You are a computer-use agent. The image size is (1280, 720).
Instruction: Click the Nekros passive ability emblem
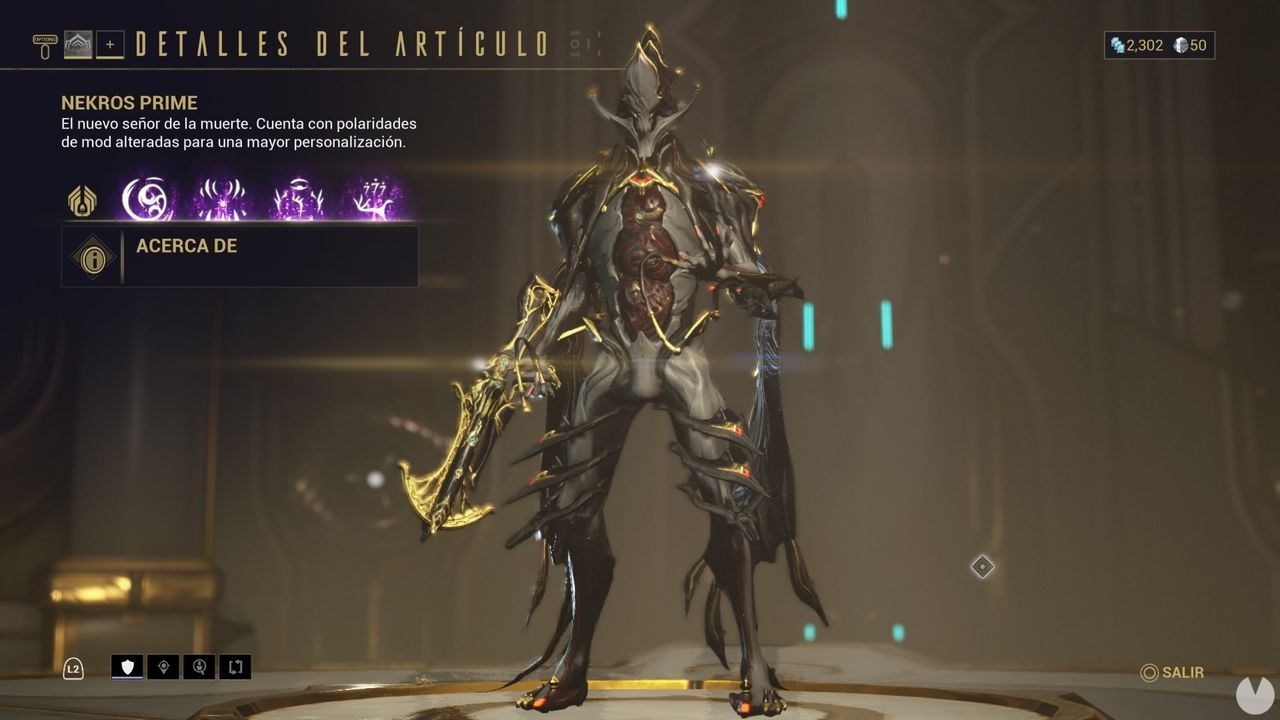click(x=80, y=200)
